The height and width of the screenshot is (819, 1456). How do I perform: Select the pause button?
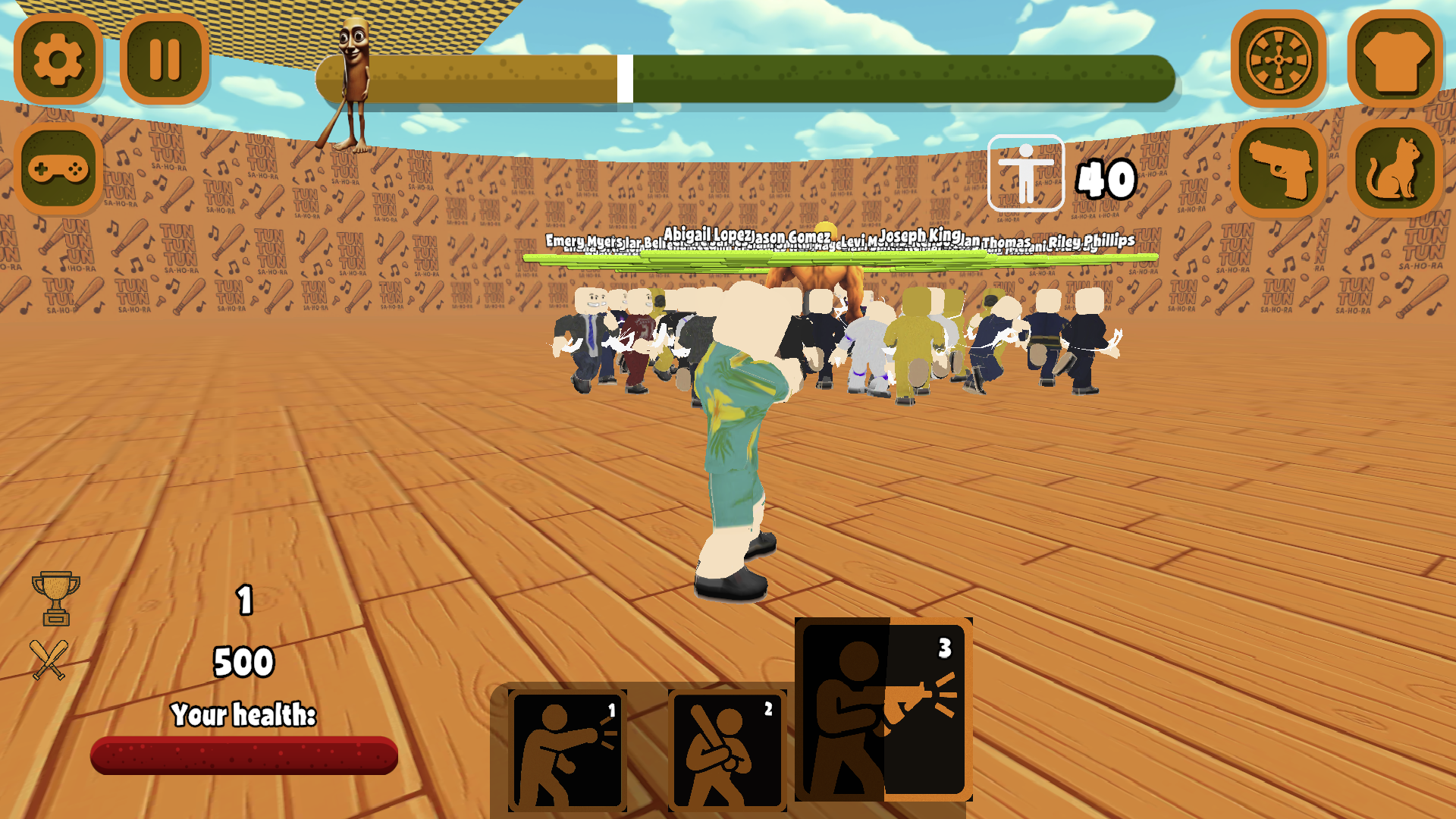coord(165,61)
